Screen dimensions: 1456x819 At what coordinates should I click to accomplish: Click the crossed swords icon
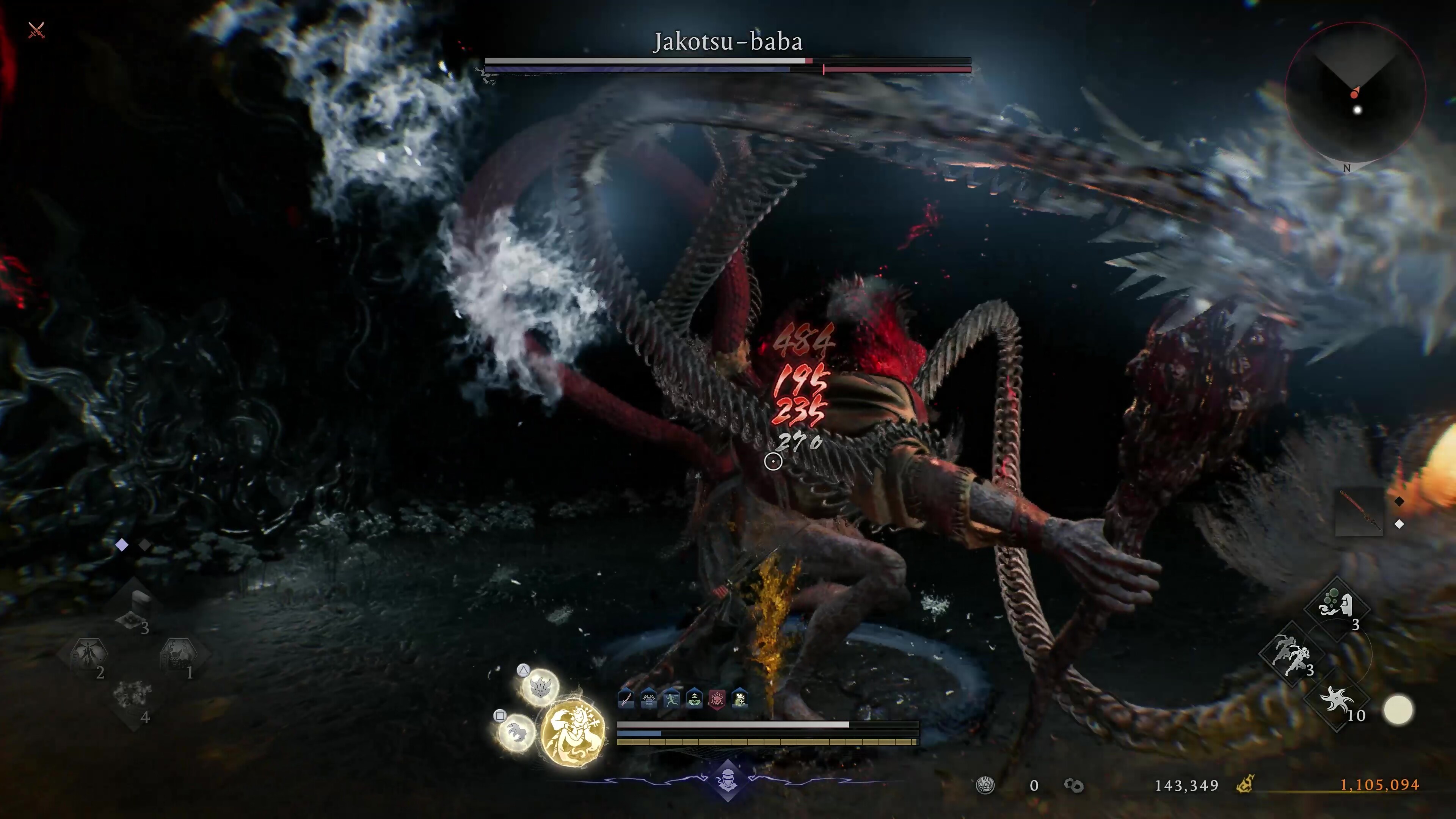[36, 30]
